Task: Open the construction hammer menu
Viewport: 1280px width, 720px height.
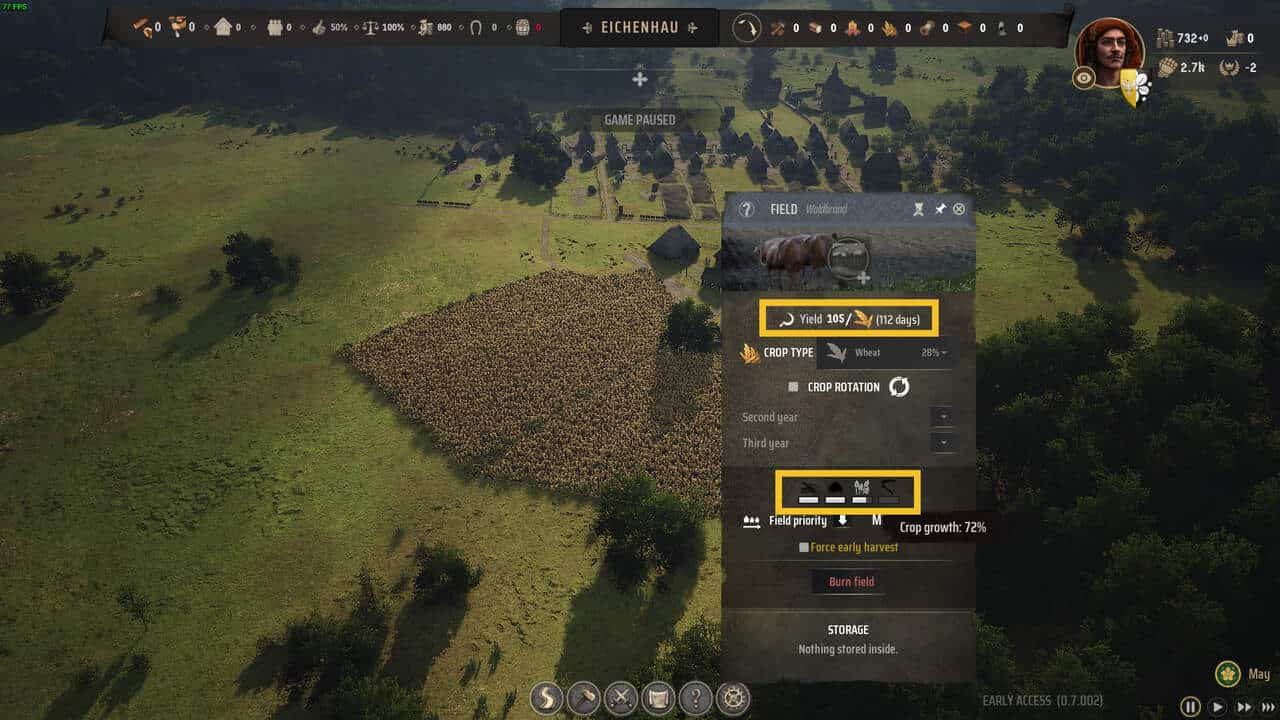Action: tap(584, 697)
